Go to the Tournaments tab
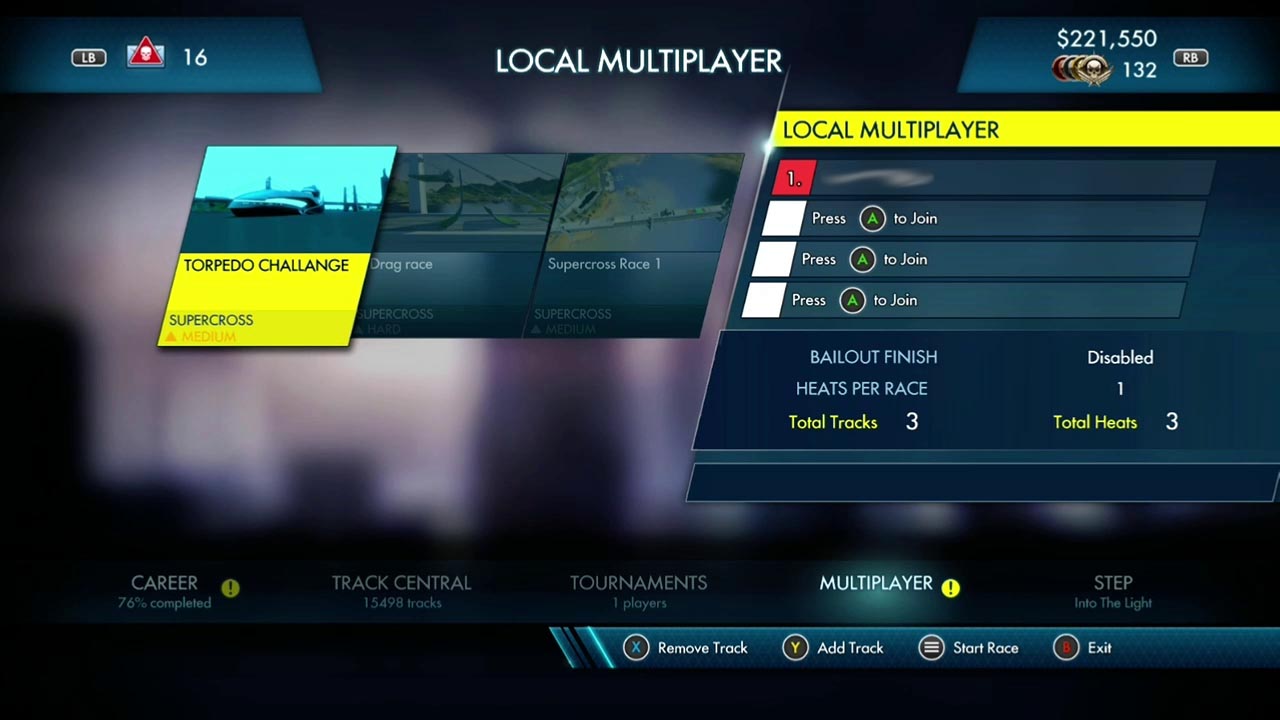The image size is (1280, 720). pyautogui.click(x=638, y=590)
